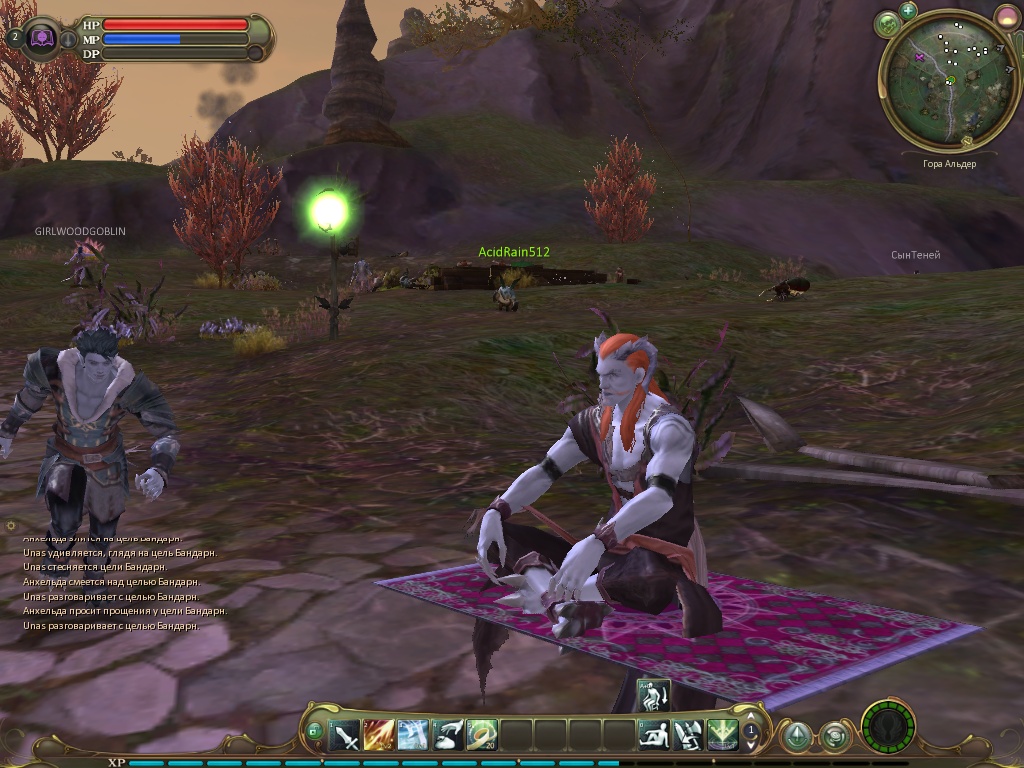Select the purple spellbook class portrait
The width and height of the screenshot is (1024, 768).
pyautogui.click(x=43, y=38)
